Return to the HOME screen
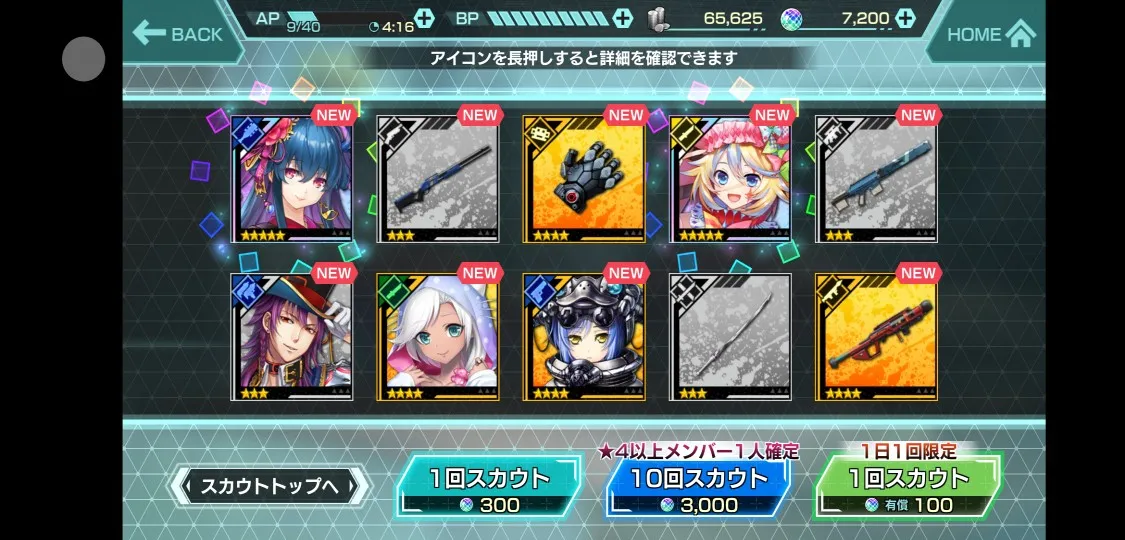The height and width of the screenshot is (540, 1125). 989,34
